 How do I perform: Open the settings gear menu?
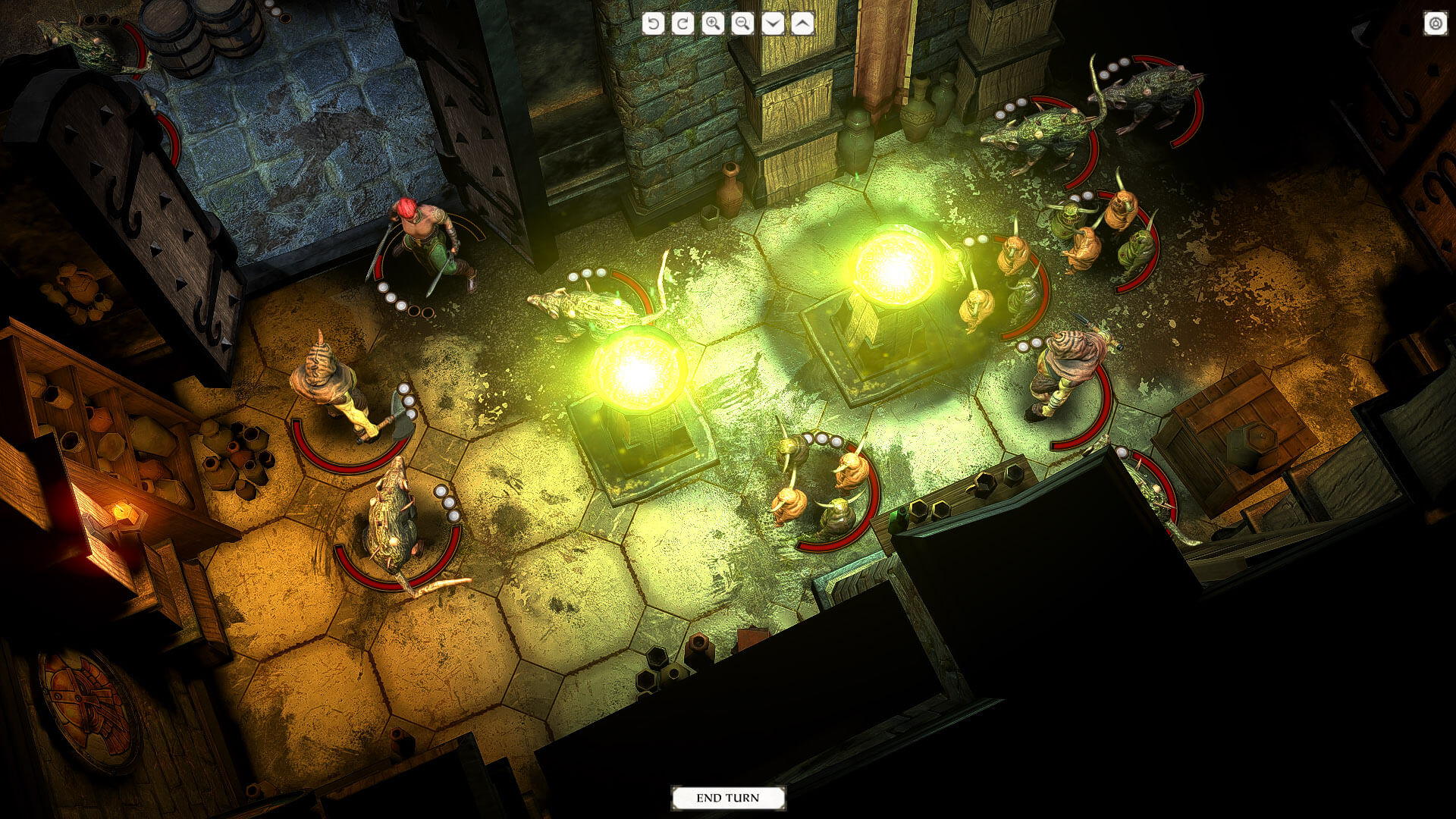point(1435,24)
